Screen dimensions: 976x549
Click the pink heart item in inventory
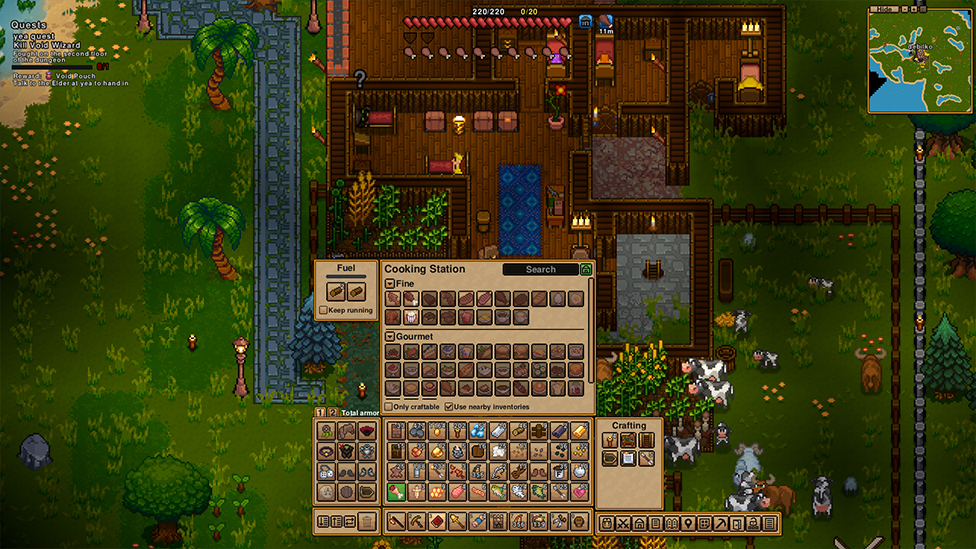click(580, 492)
